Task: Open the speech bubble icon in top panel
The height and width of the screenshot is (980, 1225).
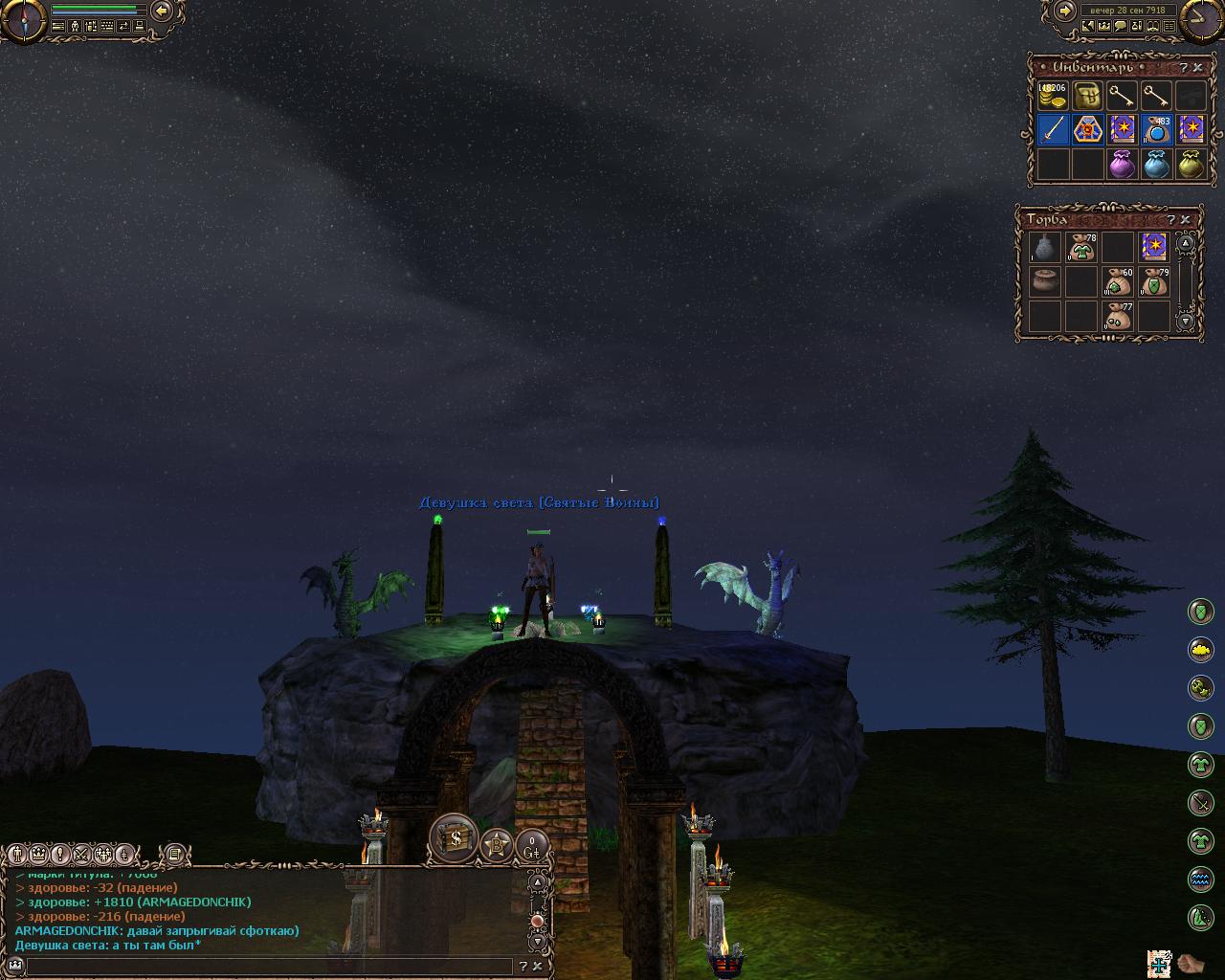Action: click(x=1120, y=27)
